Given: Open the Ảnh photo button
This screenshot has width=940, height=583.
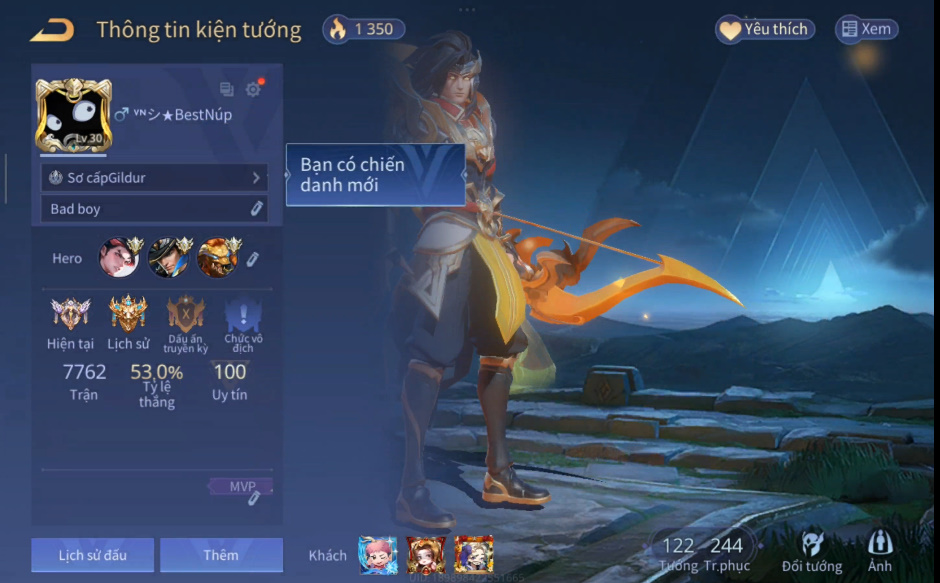Looking at the screenshot, I should [880, 551].
